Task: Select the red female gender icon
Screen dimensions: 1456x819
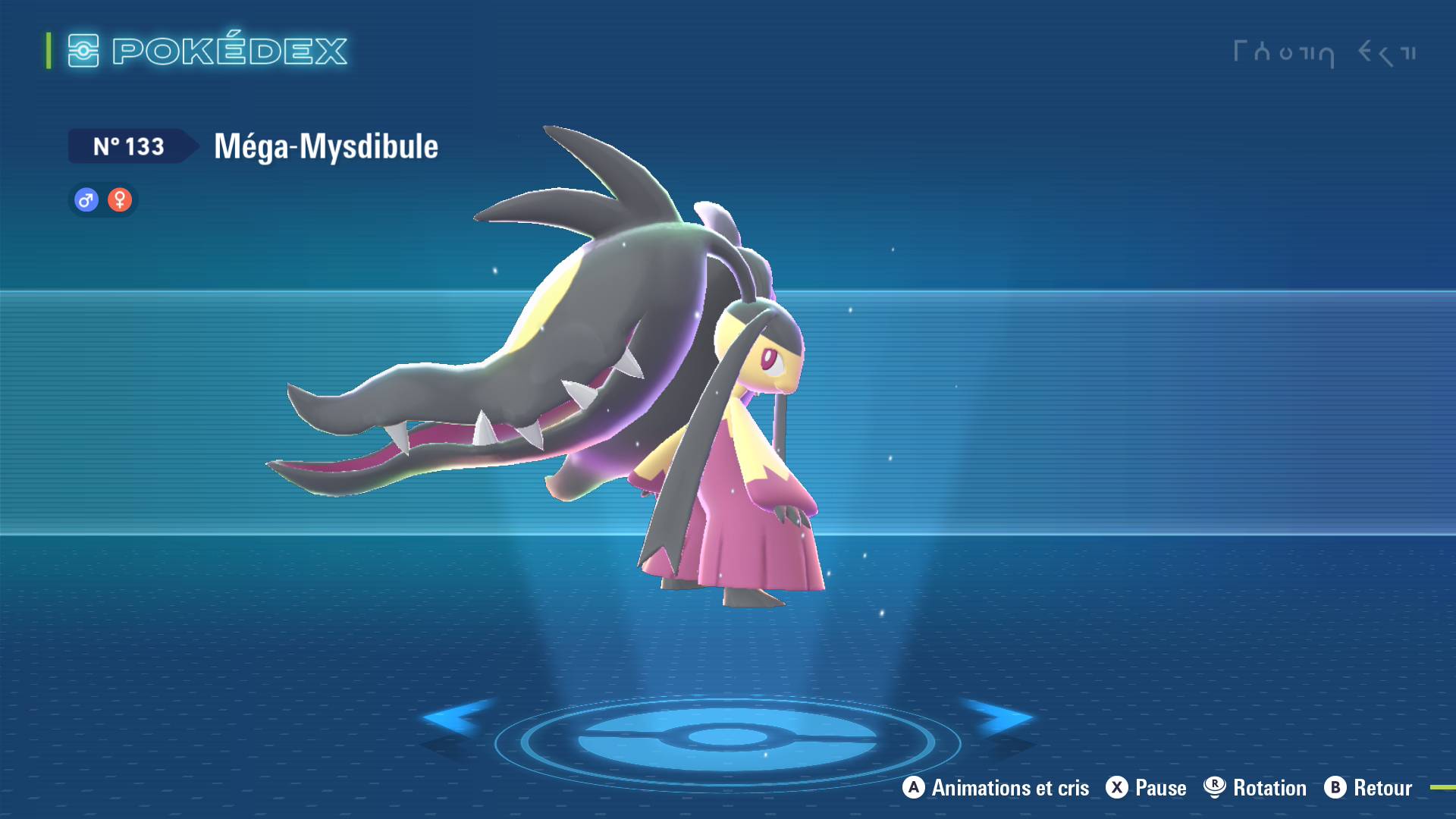Action: pyautogui.click(x=120, y=200)
